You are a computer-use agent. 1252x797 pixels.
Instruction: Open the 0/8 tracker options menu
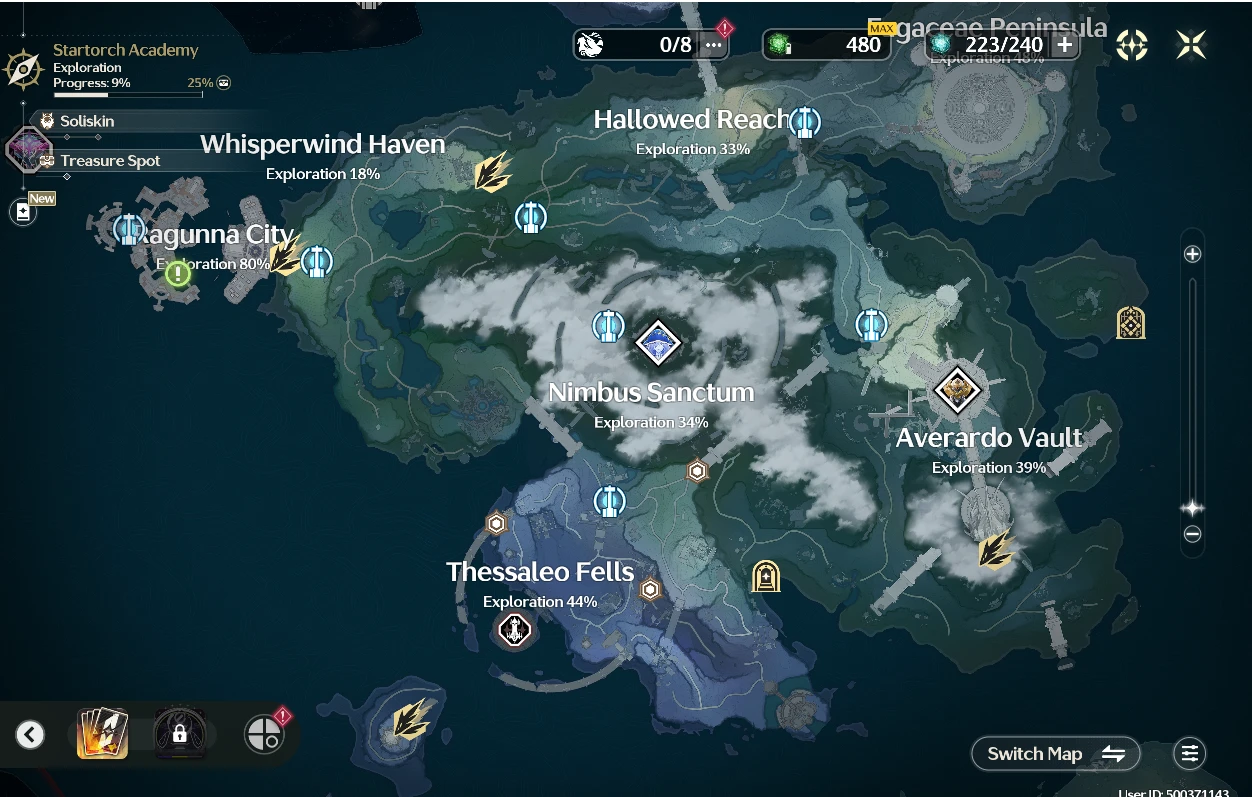(713, 45)
